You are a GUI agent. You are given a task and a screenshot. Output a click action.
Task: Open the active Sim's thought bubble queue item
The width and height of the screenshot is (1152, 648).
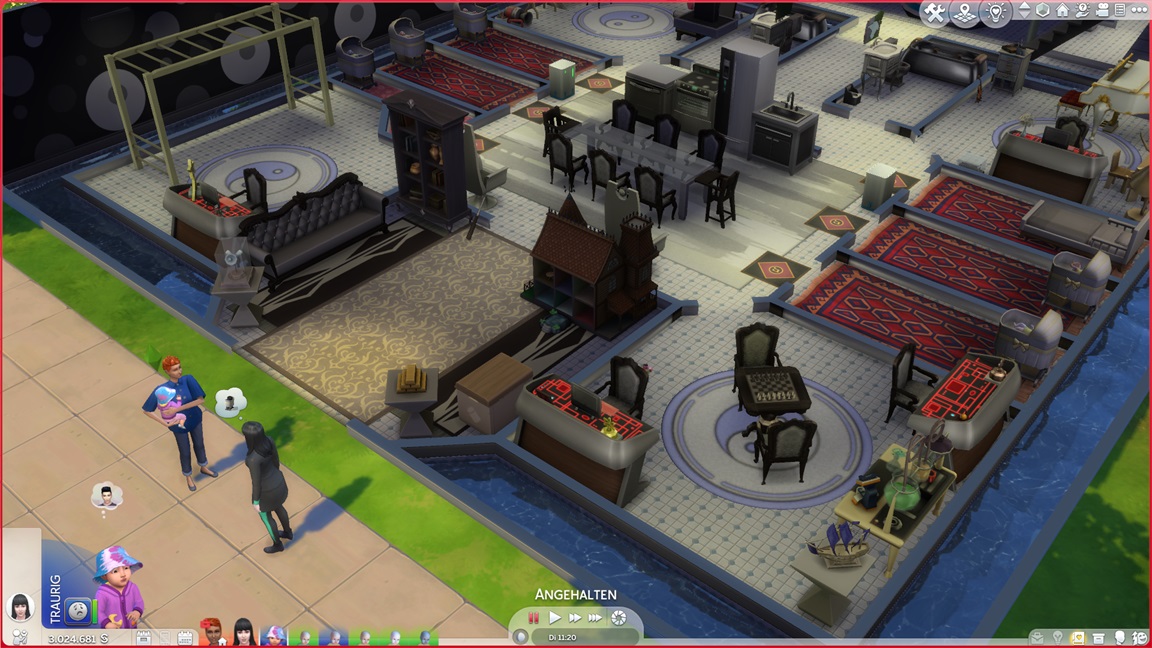click(x=106, y=496)
